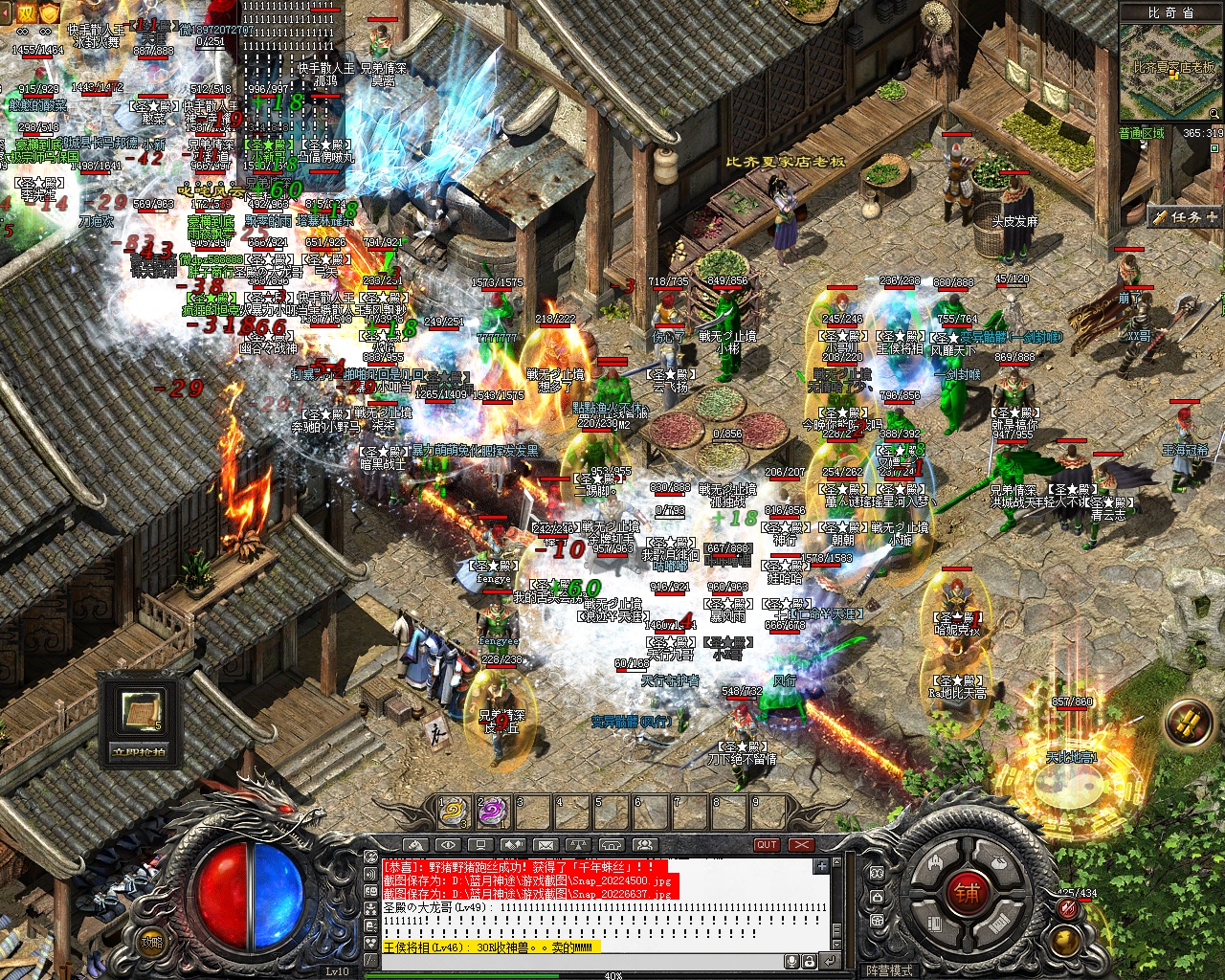The height and width of the screenshot is (980, 1225).
Task: Click the red QUT button
Action: point(767,845)
